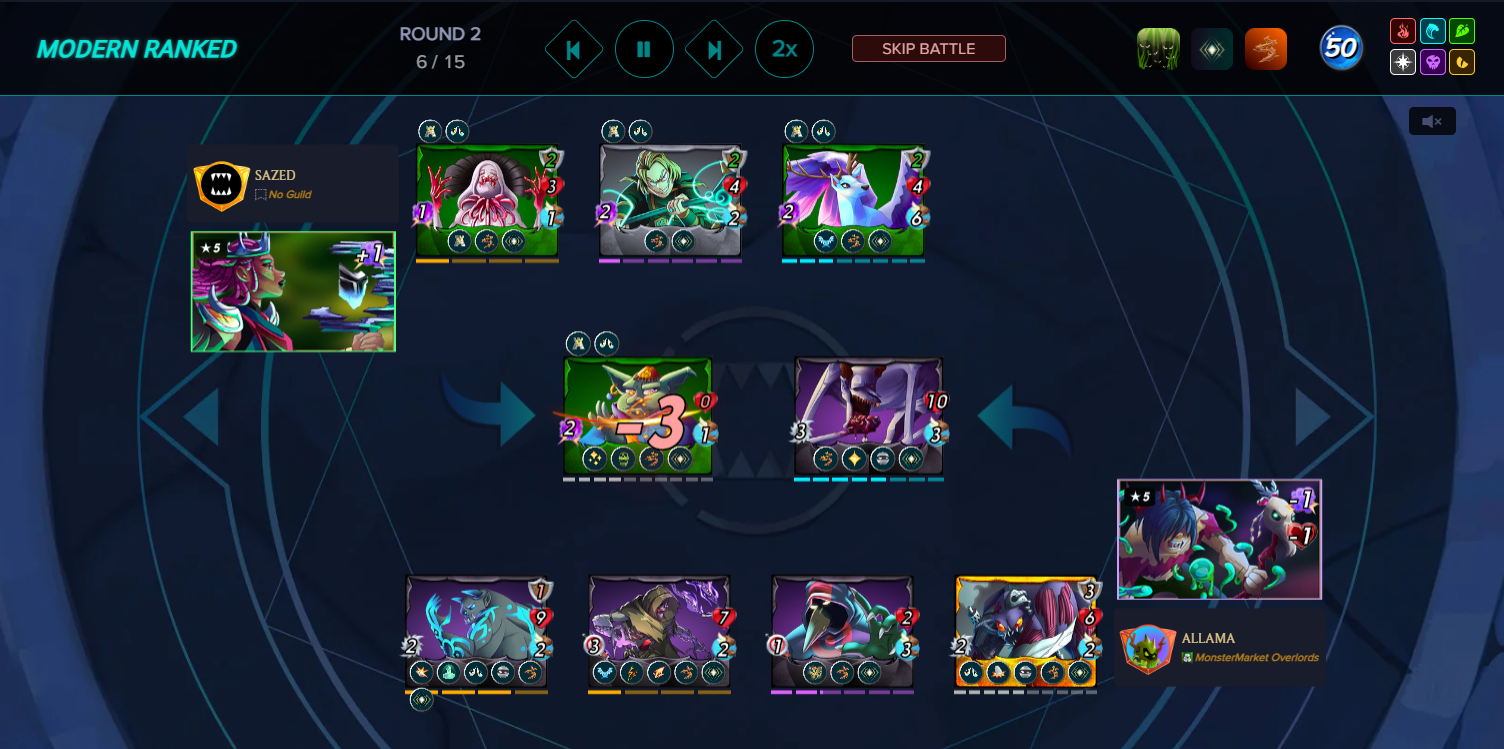The width and height of the screenshot is (1504, 749).
Task: Click the gold dragon splinter icon
Action: coord(1462,62)
